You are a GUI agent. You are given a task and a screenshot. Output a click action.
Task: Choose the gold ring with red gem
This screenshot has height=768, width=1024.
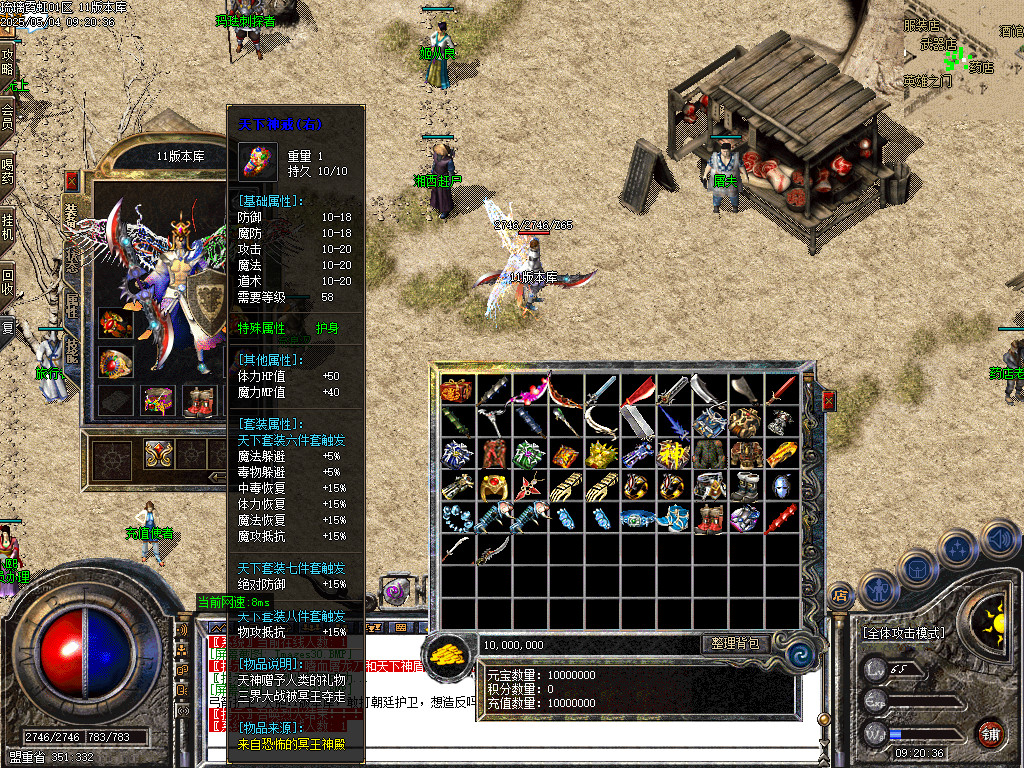point(493,487)
